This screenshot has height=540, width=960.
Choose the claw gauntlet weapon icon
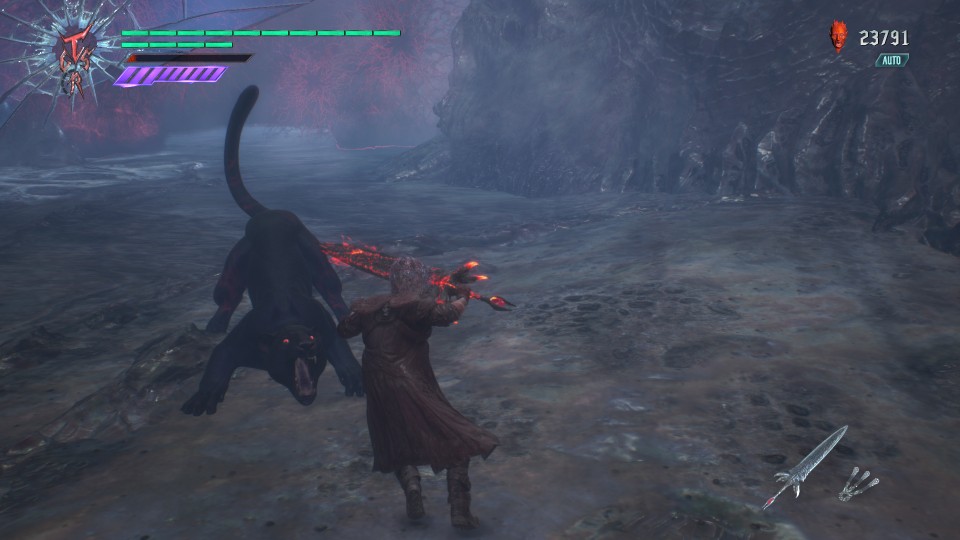click(x=858, y=483)
